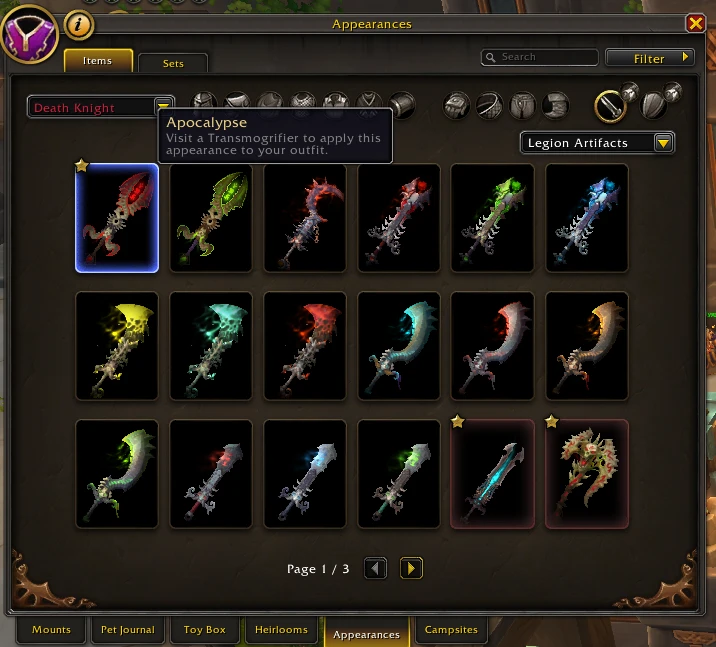Open the Filter menu
716x647 pixels.
[650, 58]
